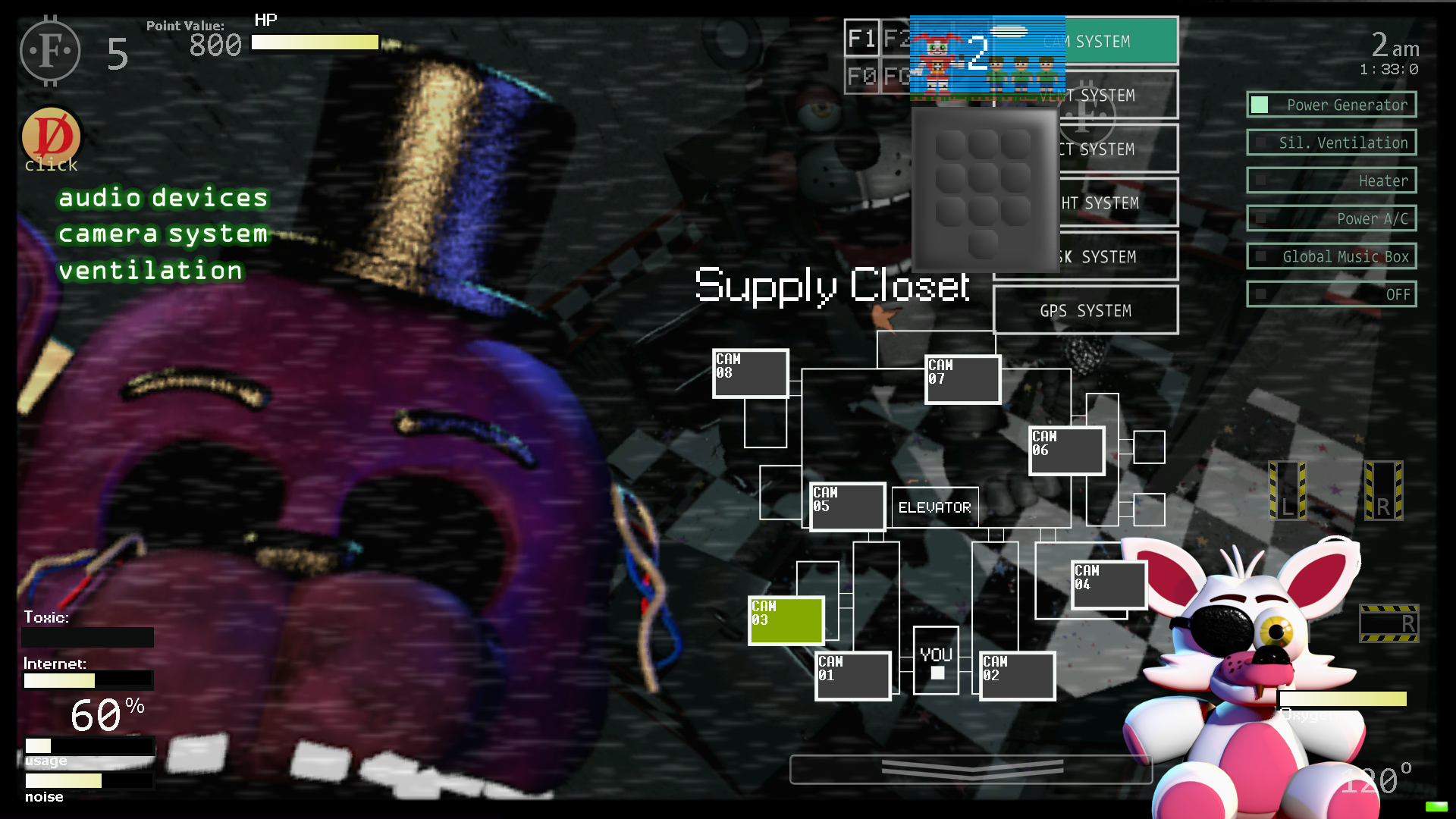Disable the Power Generator
The width and height of the screenshot is (1456, 819).
click(1331, 104)
